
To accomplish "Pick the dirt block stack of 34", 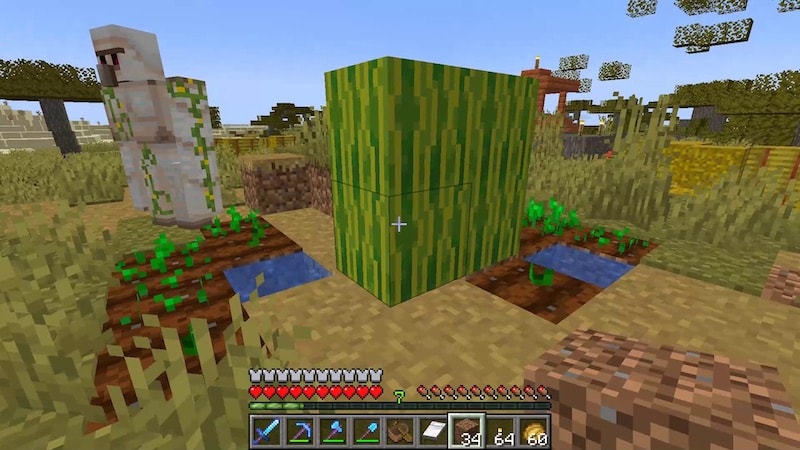I will (x=466, y=431).
